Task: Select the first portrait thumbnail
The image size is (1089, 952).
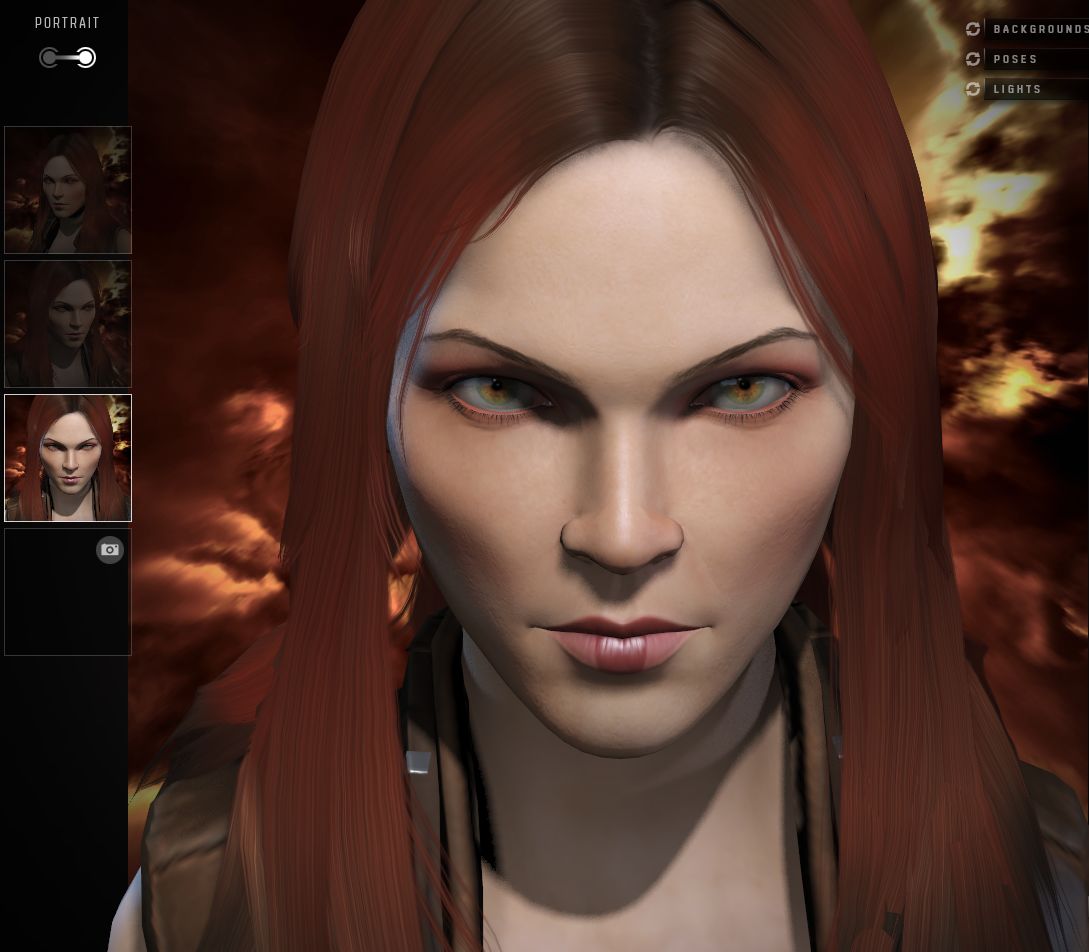Action: (68, 190)
